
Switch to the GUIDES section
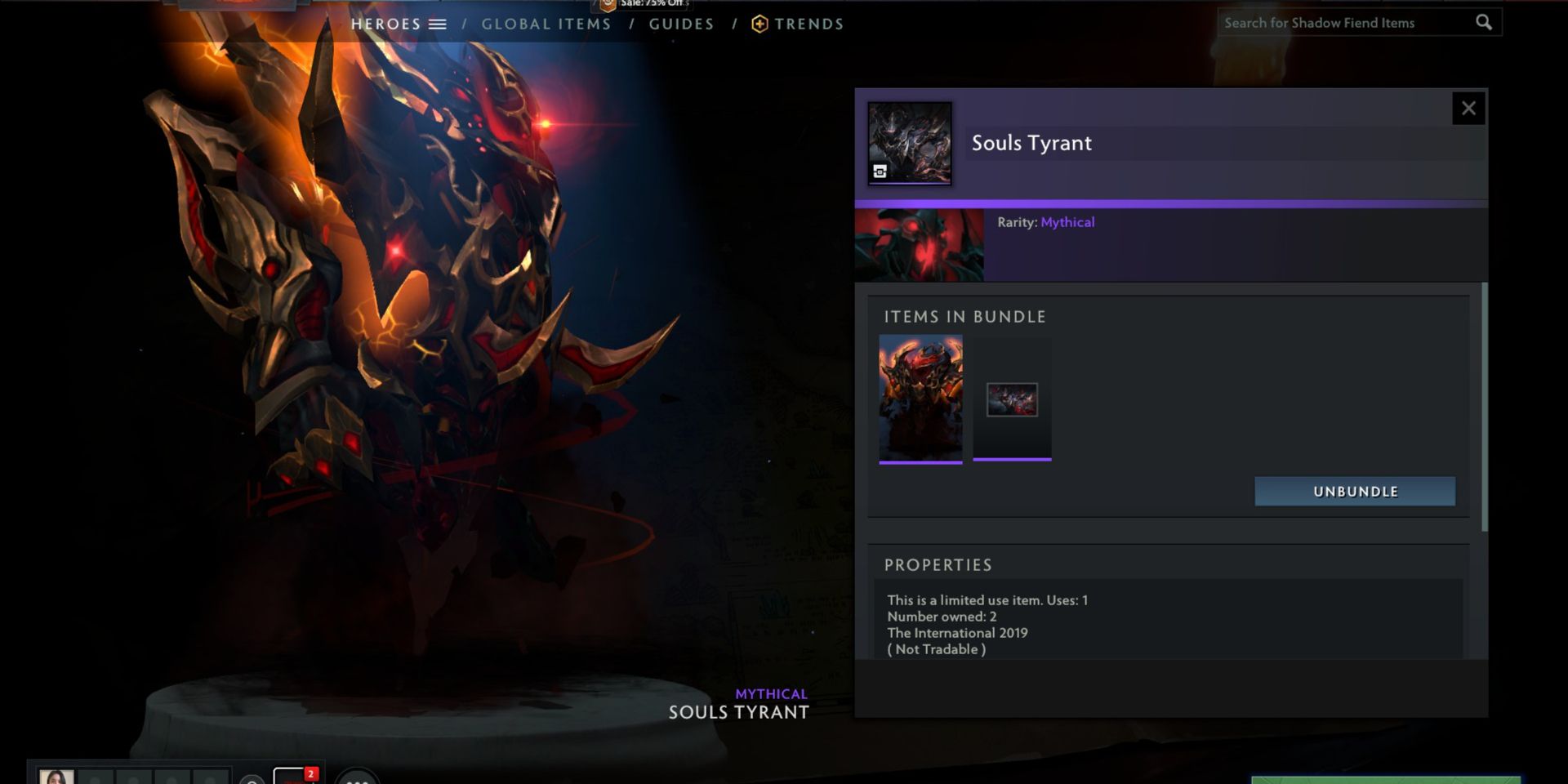tap(681, 24)
